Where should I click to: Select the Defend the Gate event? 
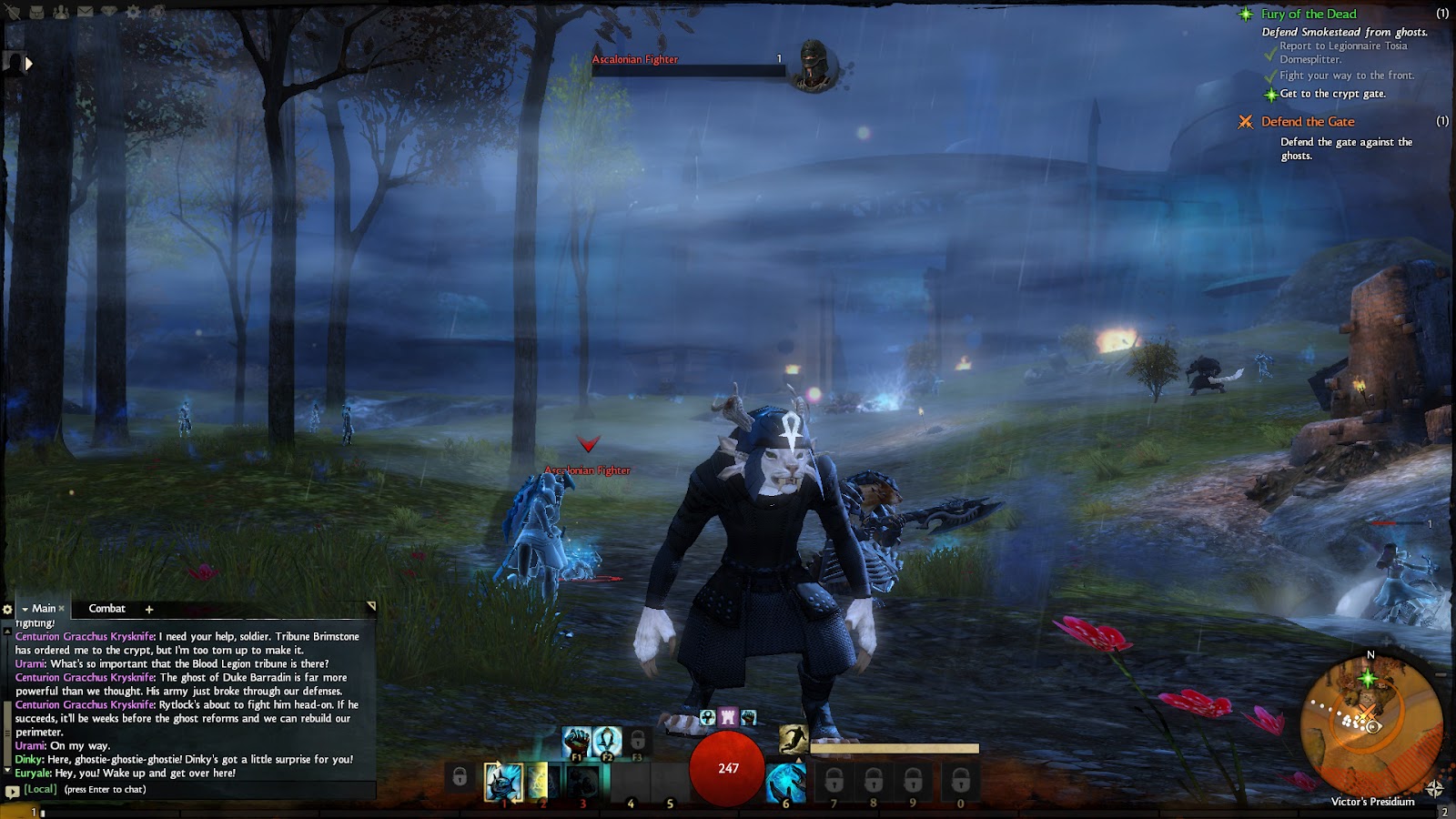[x=1307, y=122]
